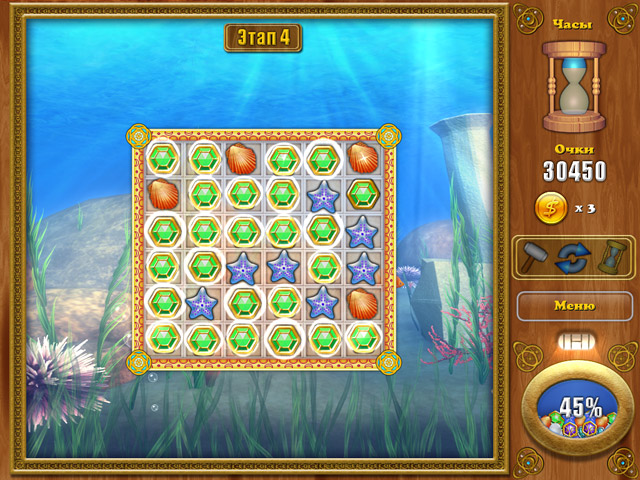Image resolution: width=640 pixels, height=480 pixels.
Task: Pick the seashell tile in the leftmost column
Action: (163, 193)
